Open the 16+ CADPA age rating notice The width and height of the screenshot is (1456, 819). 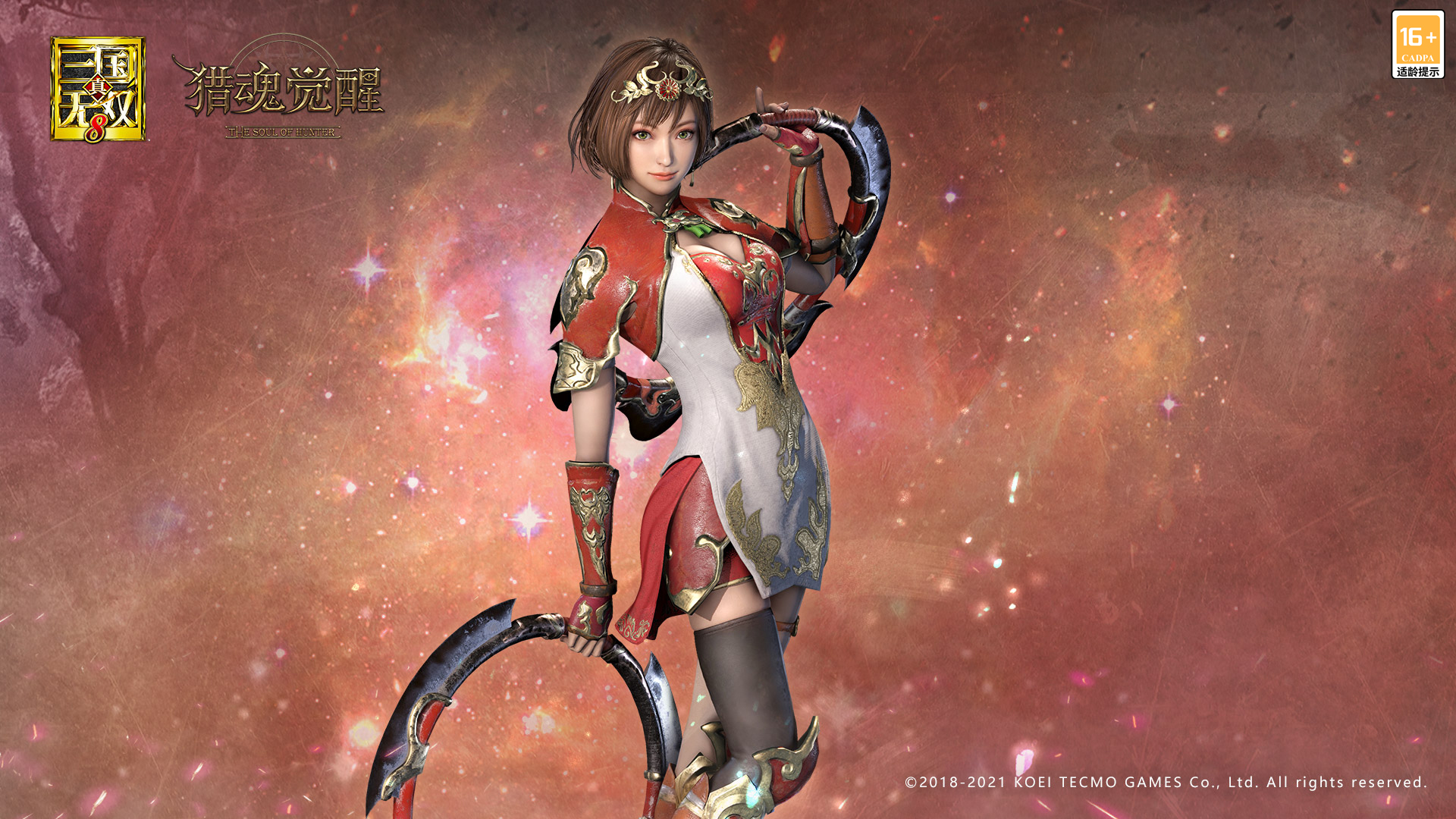tap(1417, 45)
